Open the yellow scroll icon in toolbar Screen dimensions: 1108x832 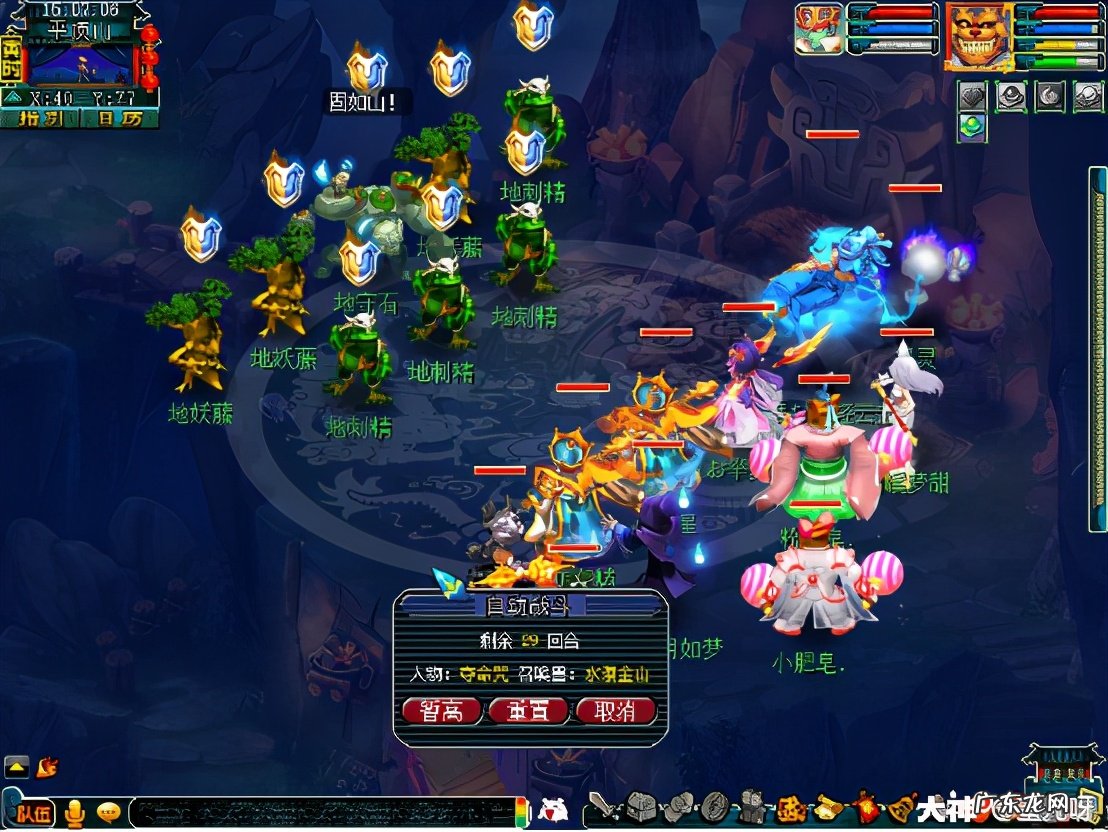[829, 806]
